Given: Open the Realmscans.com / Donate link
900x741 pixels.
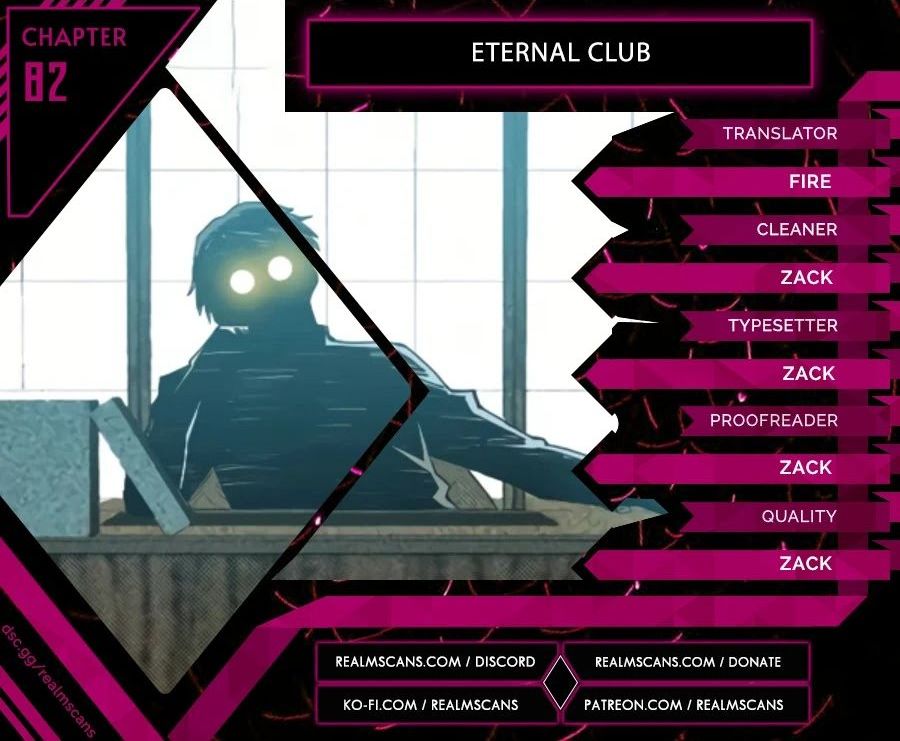Looking at the screenshot, I should tap(687, 662).
